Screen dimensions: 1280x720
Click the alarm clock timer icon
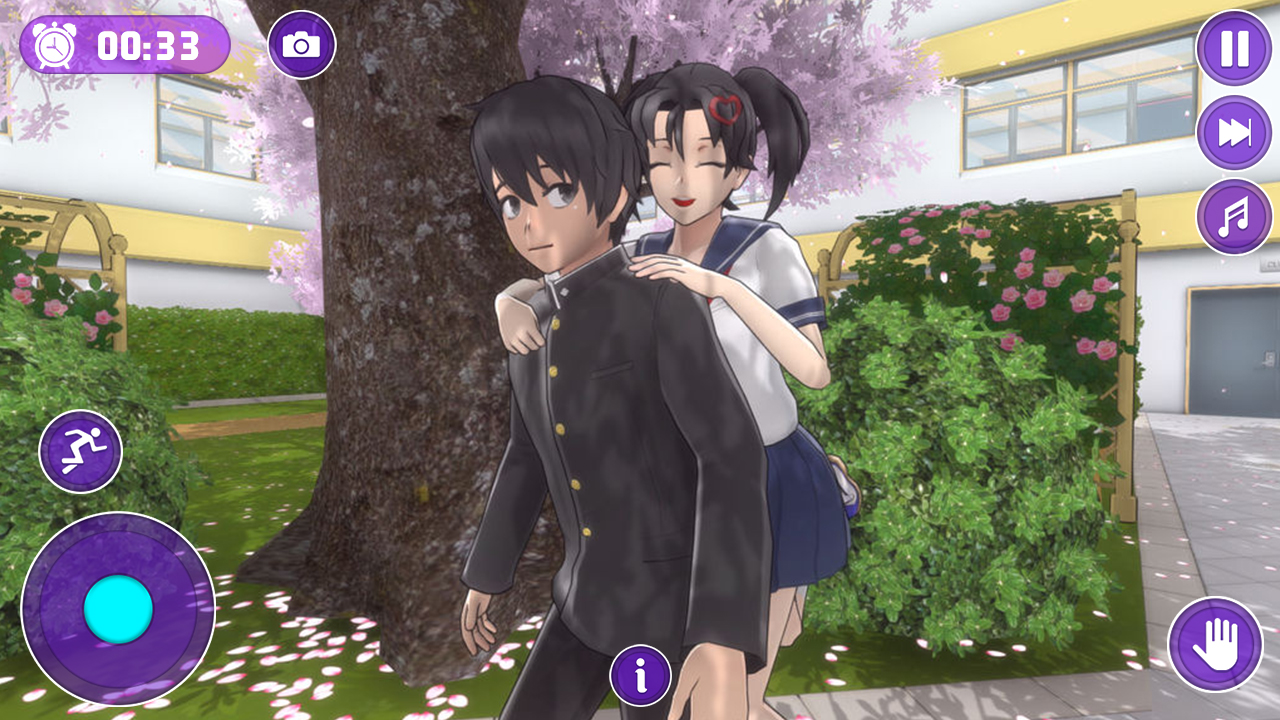point(53,44)
